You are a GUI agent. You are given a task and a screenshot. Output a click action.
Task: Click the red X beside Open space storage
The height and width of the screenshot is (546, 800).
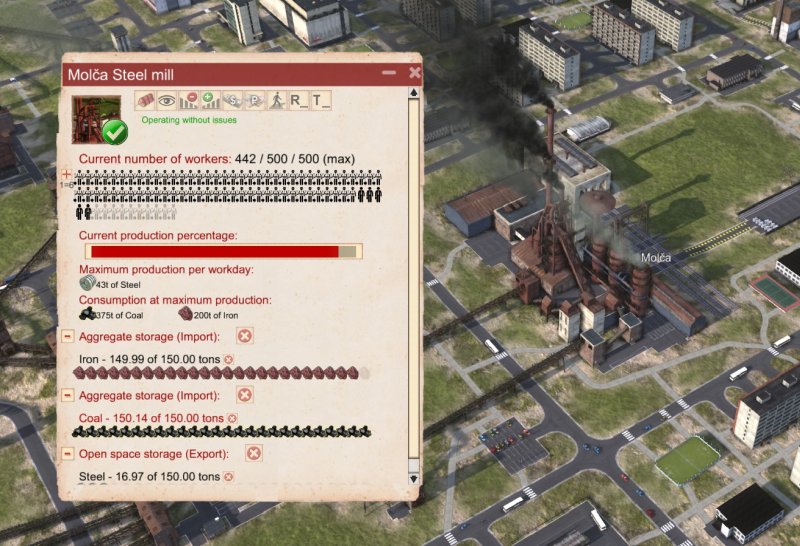click(254, 454)
